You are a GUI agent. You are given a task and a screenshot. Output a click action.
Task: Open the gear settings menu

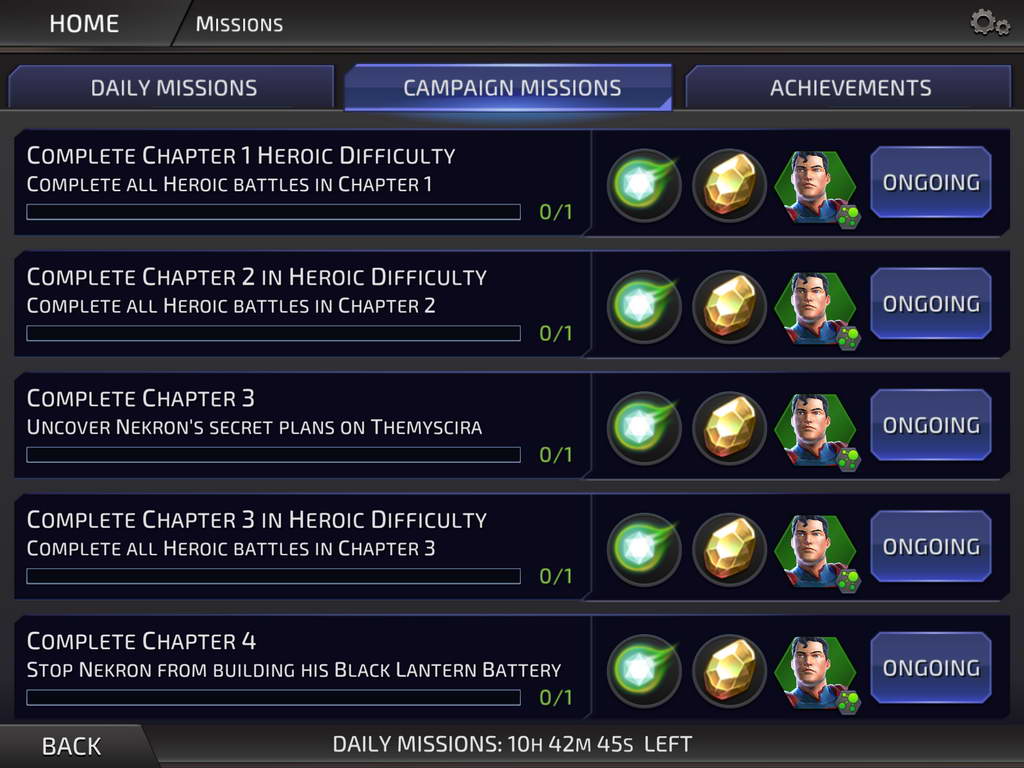pos(989,23)
